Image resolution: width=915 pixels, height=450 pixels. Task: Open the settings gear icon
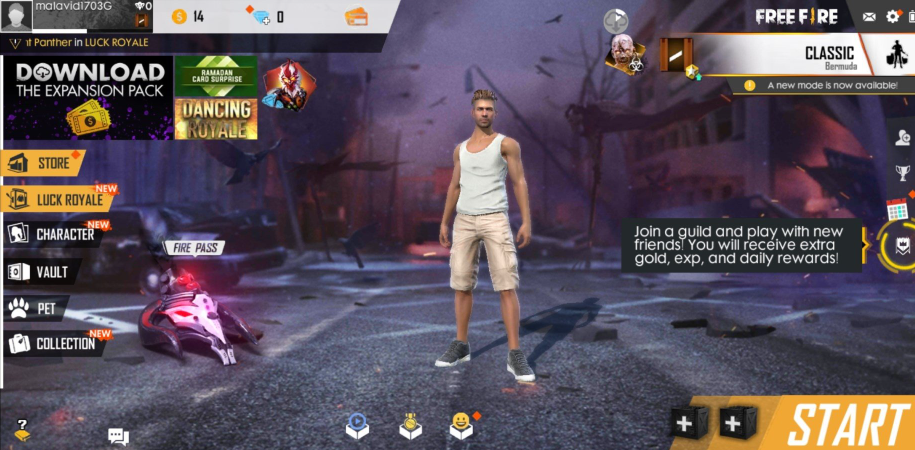(893, 16)
